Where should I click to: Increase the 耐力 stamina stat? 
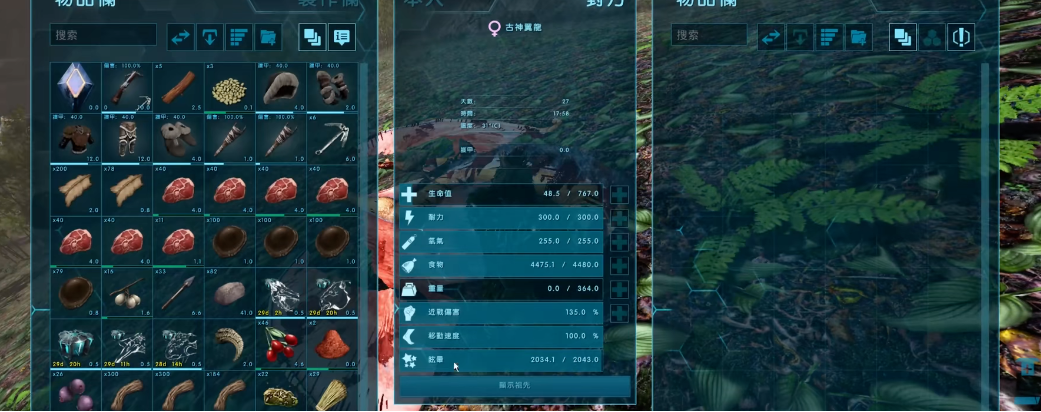(x=619, y=218)
